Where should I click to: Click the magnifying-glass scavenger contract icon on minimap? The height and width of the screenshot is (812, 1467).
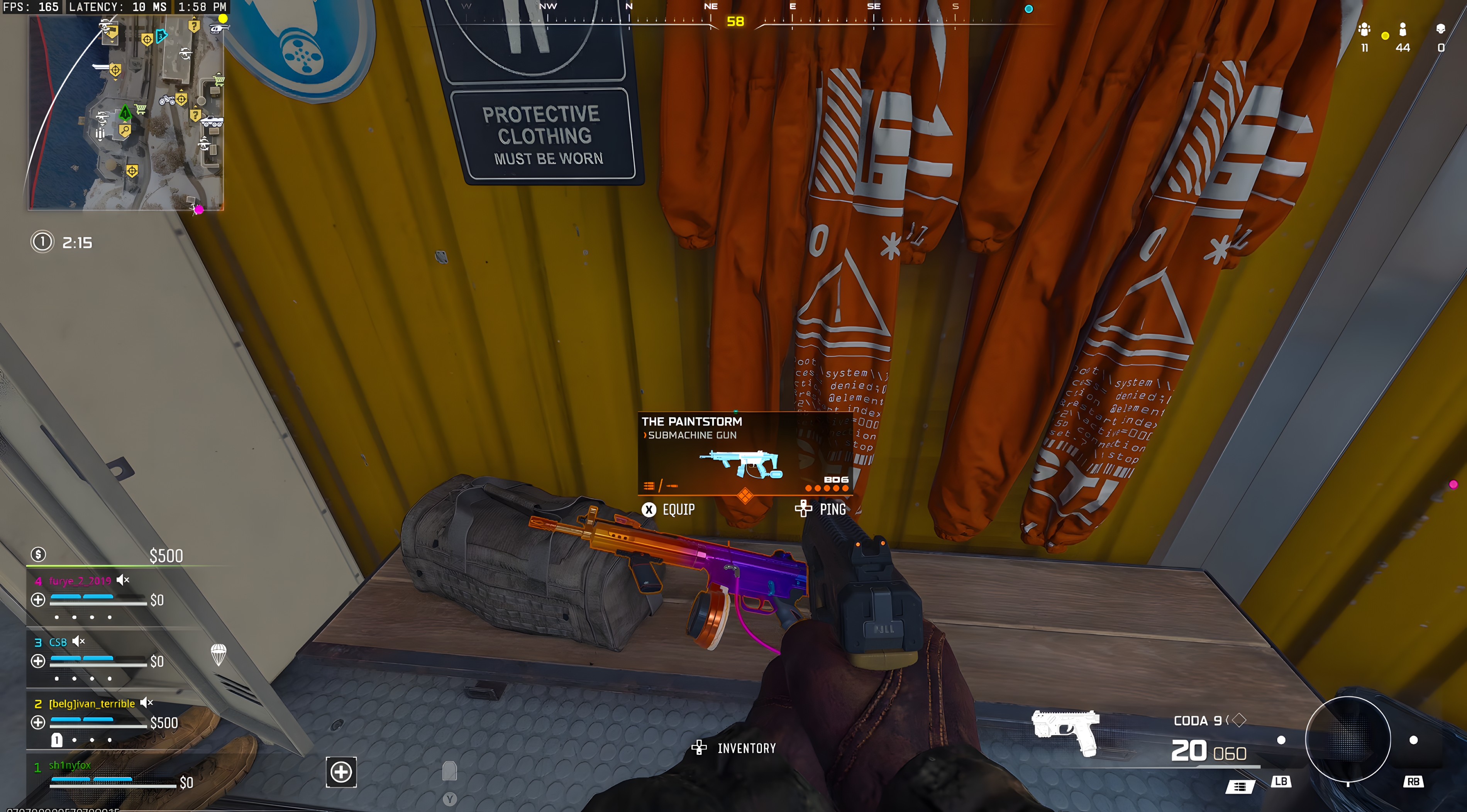click(x=125, y=130)
